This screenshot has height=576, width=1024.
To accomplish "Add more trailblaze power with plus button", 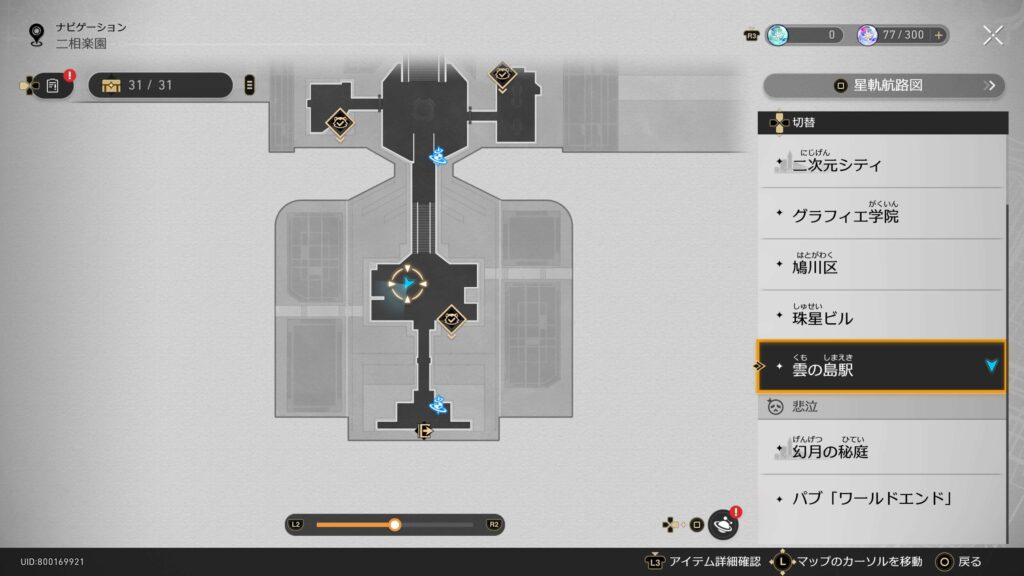I will 938,35.
